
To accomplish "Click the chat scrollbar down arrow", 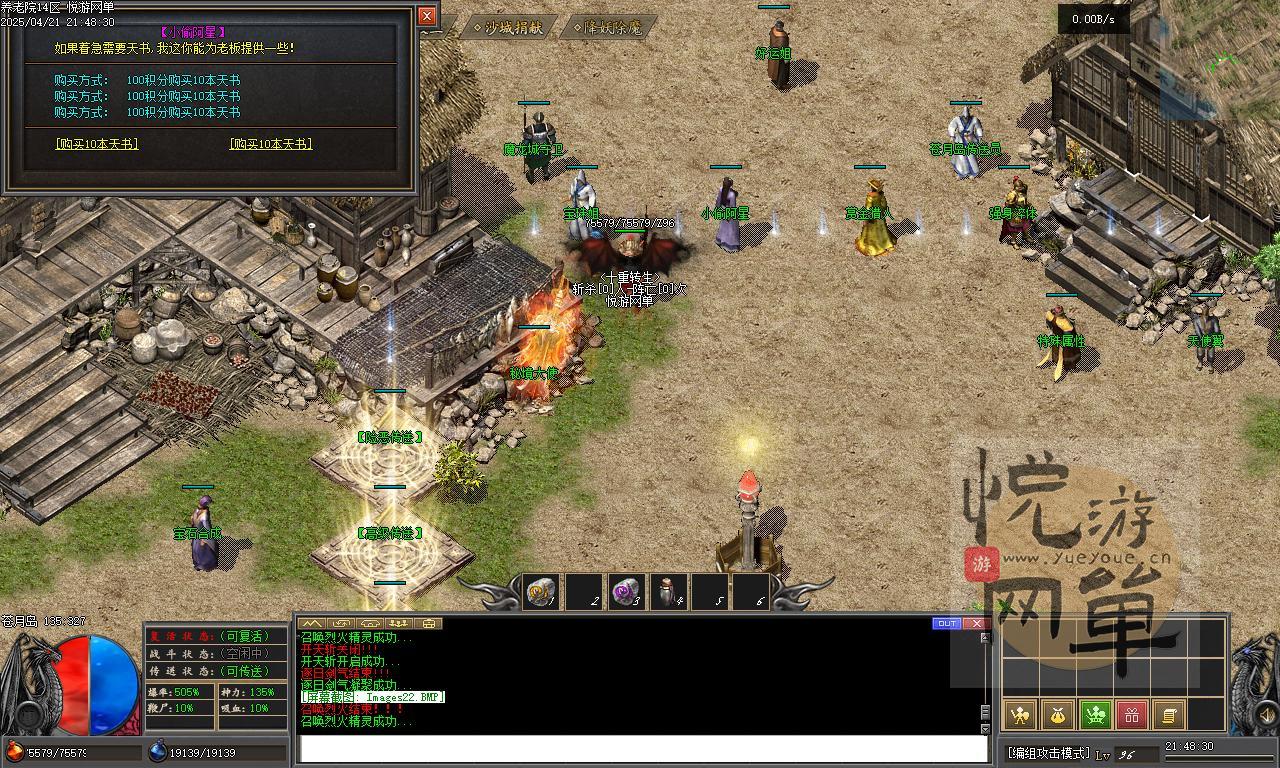I will click(x=985, y=727).
